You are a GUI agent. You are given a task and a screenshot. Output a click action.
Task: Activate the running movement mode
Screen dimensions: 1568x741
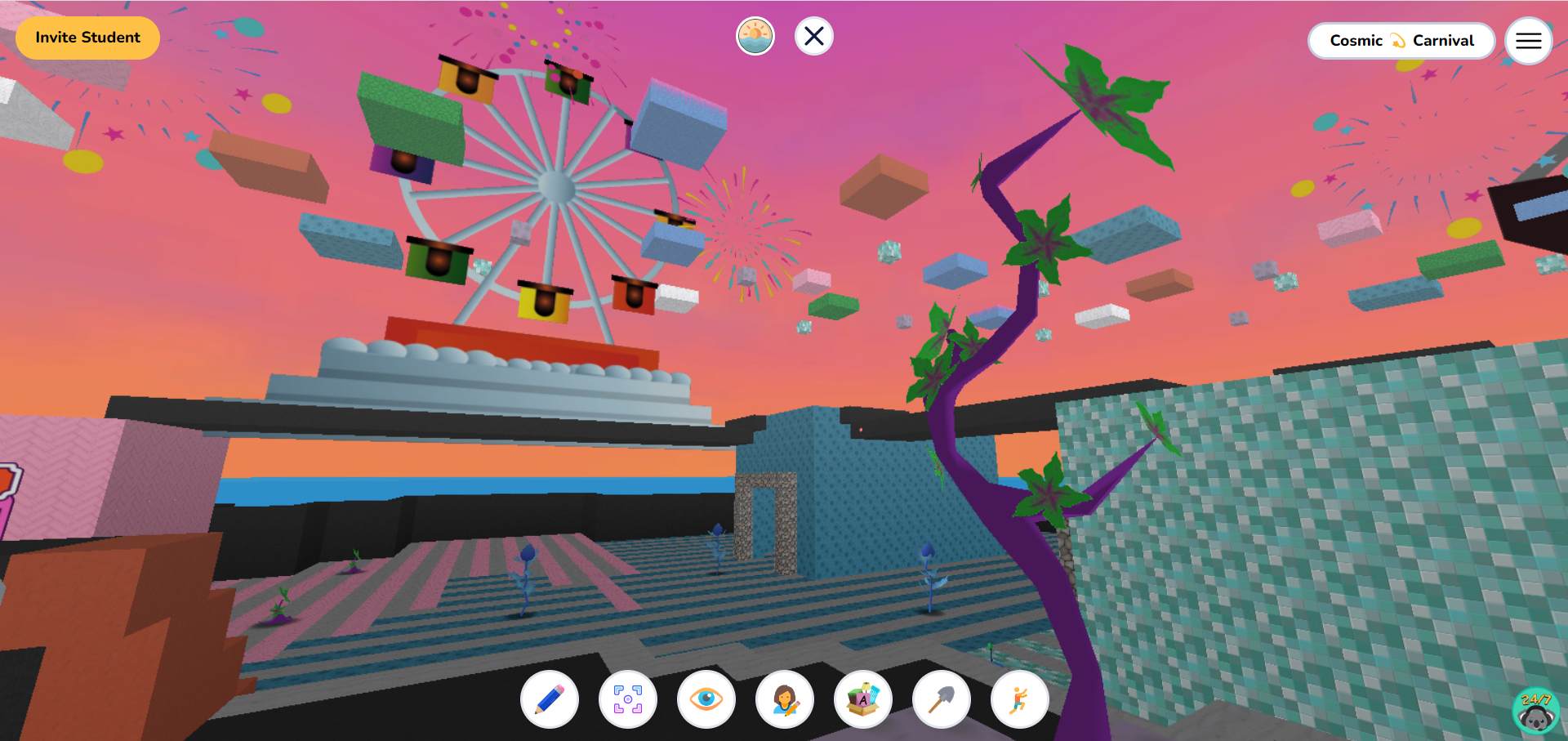click(x=1020, y=700)
